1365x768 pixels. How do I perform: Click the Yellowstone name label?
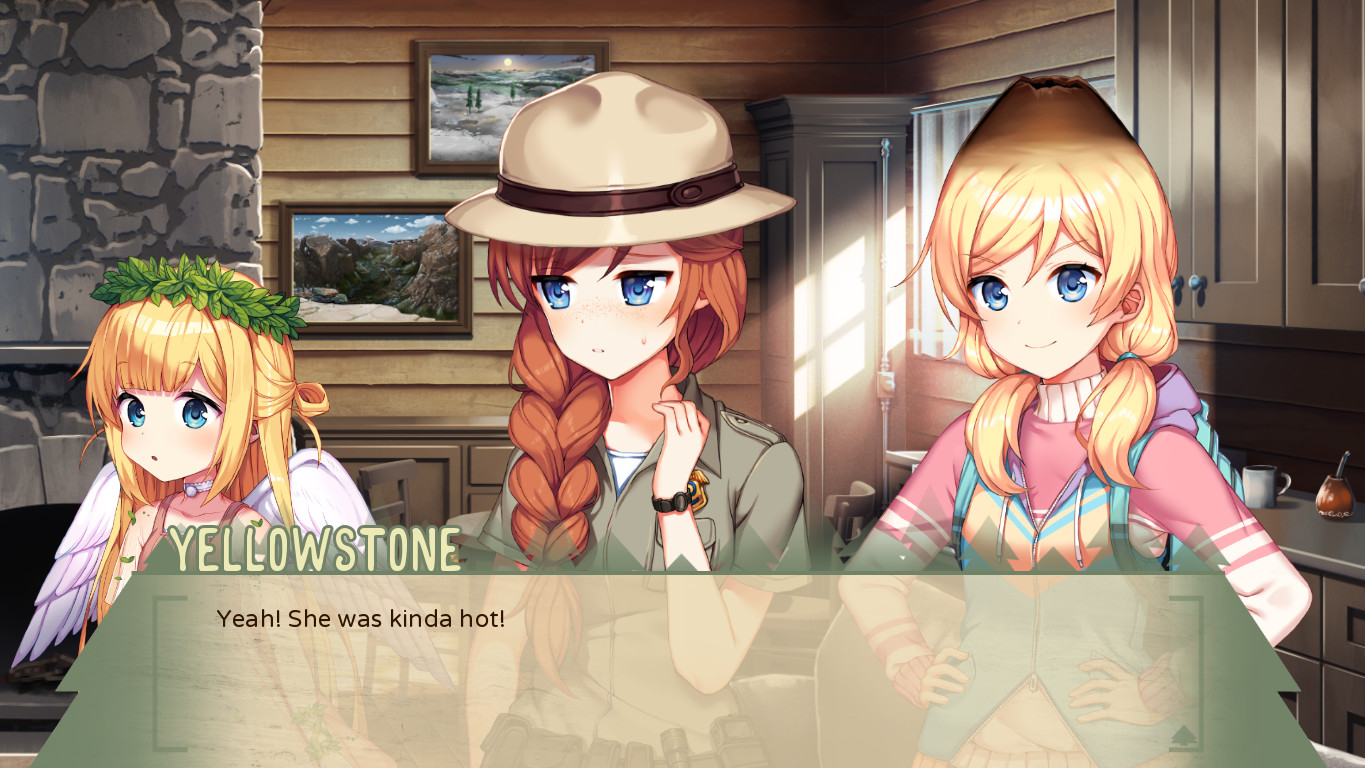[315, 547]
